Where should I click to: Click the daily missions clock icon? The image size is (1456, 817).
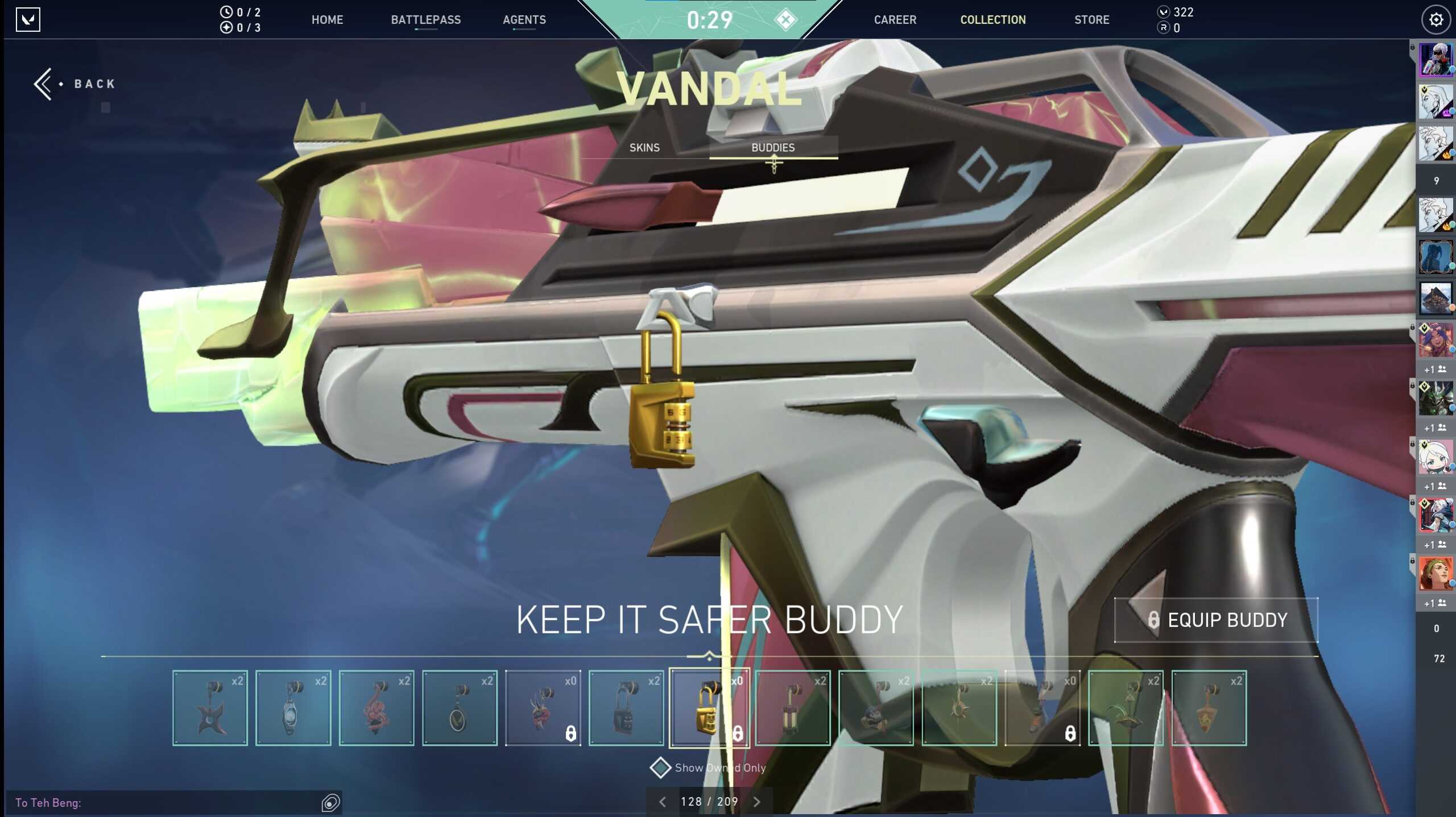227,12
